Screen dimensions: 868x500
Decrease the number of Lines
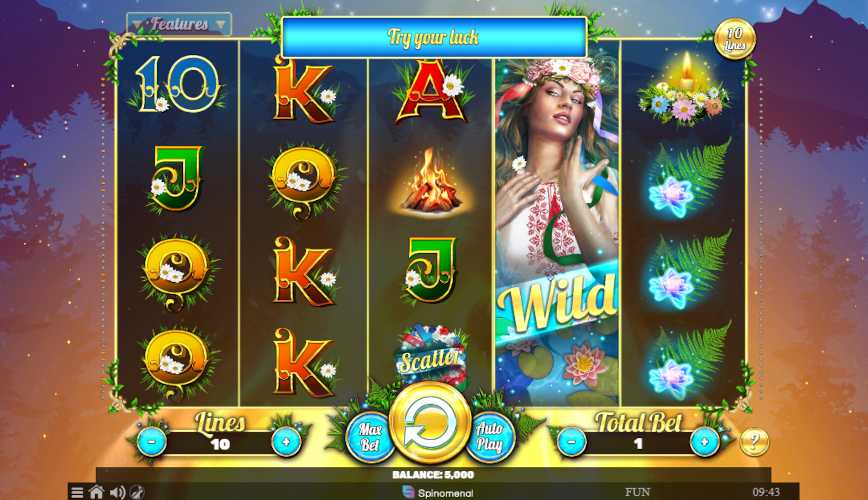coord(151,440)
